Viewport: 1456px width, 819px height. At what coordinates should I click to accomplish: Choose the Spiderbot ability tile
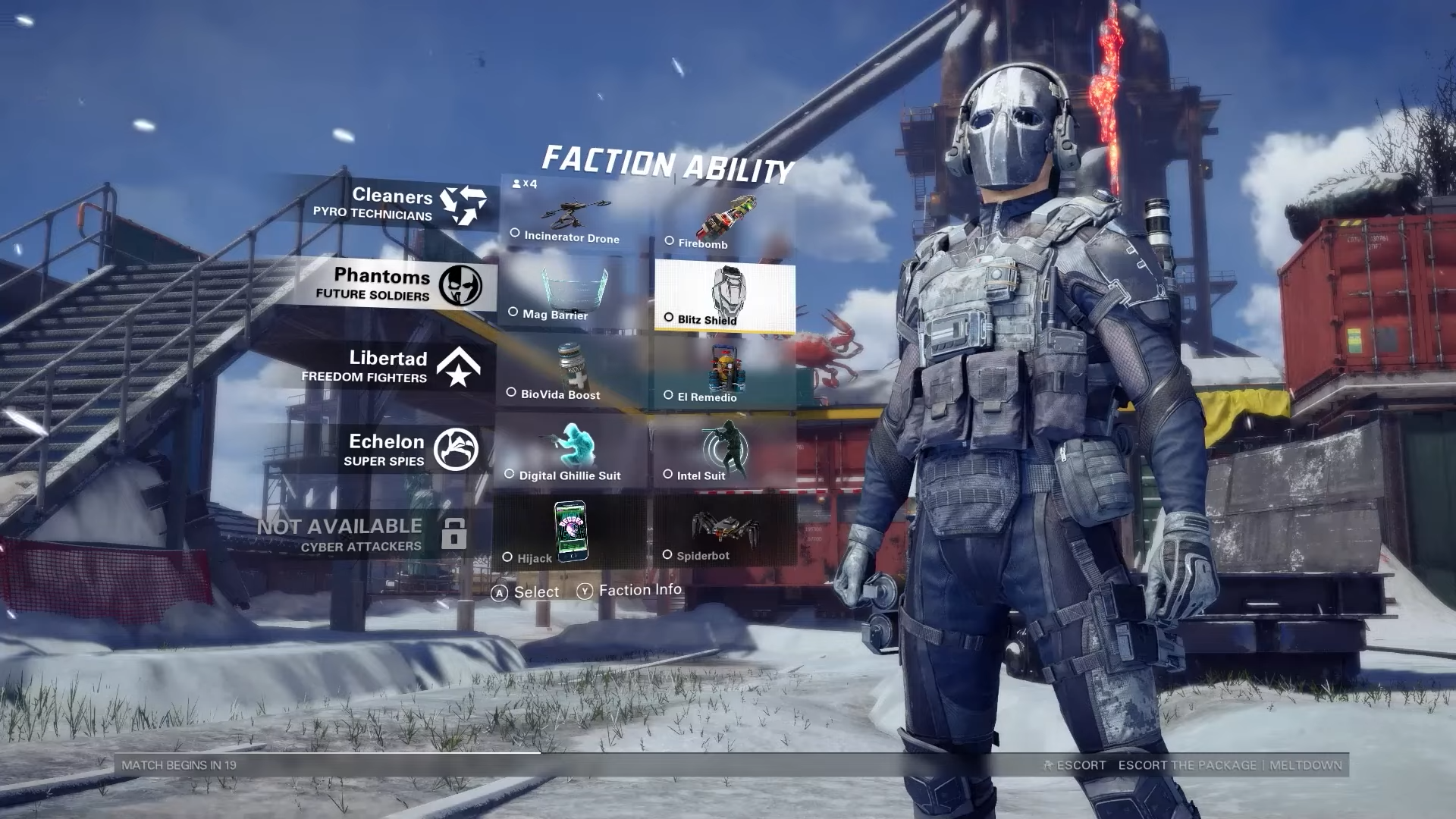(x=723, y=532)
